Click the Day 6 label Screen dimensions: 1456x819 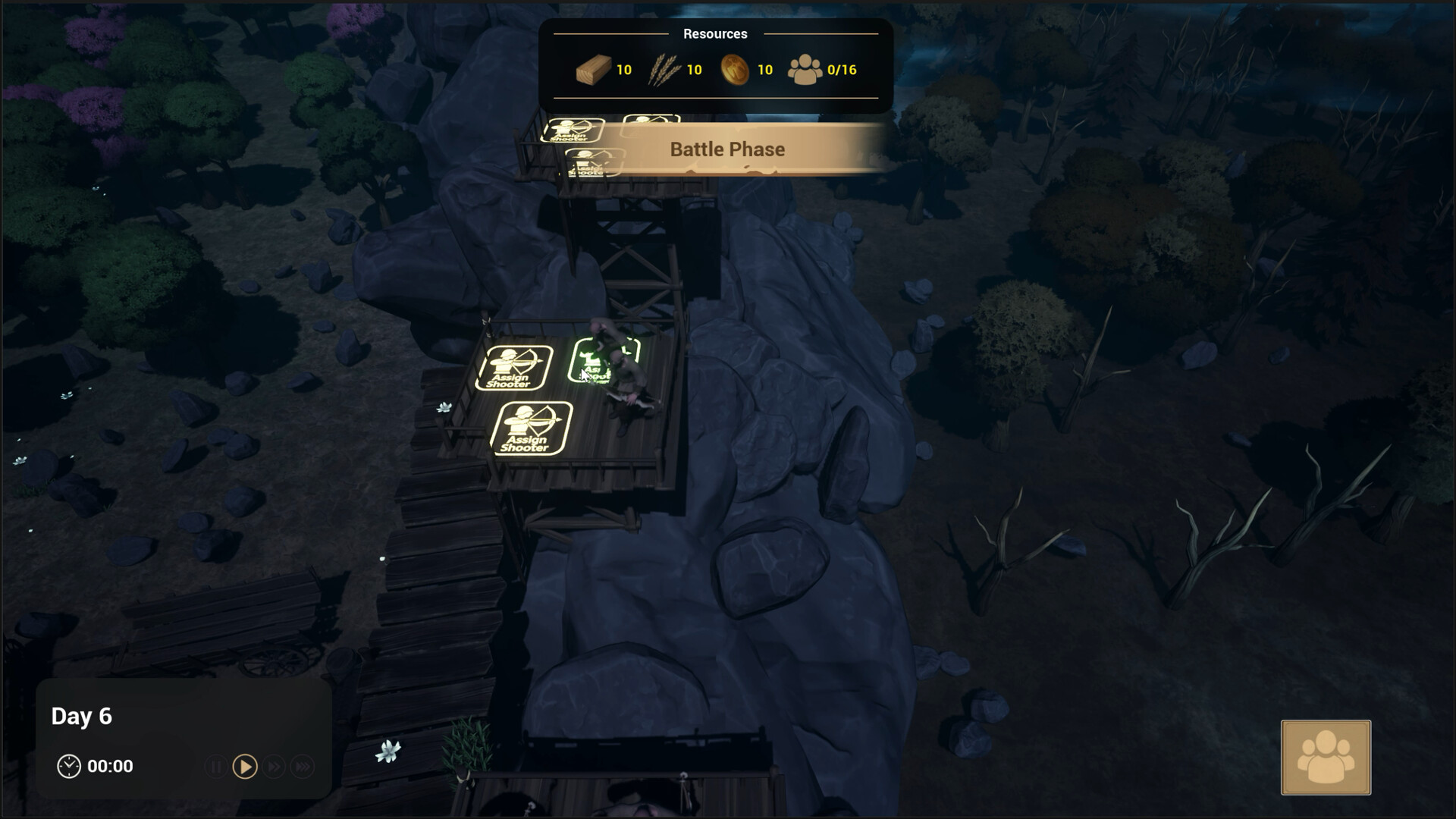click(81, 716)
